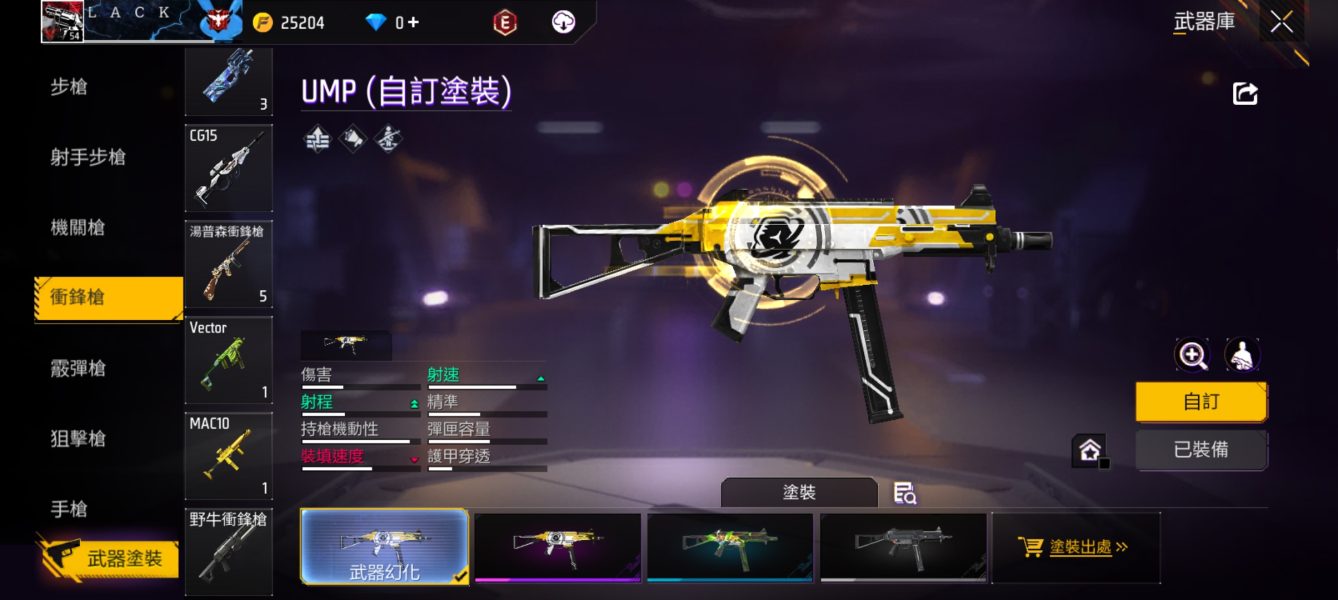Add diamonds using the plus button
Screen dimensions: 1338x600
coord(412,22)
